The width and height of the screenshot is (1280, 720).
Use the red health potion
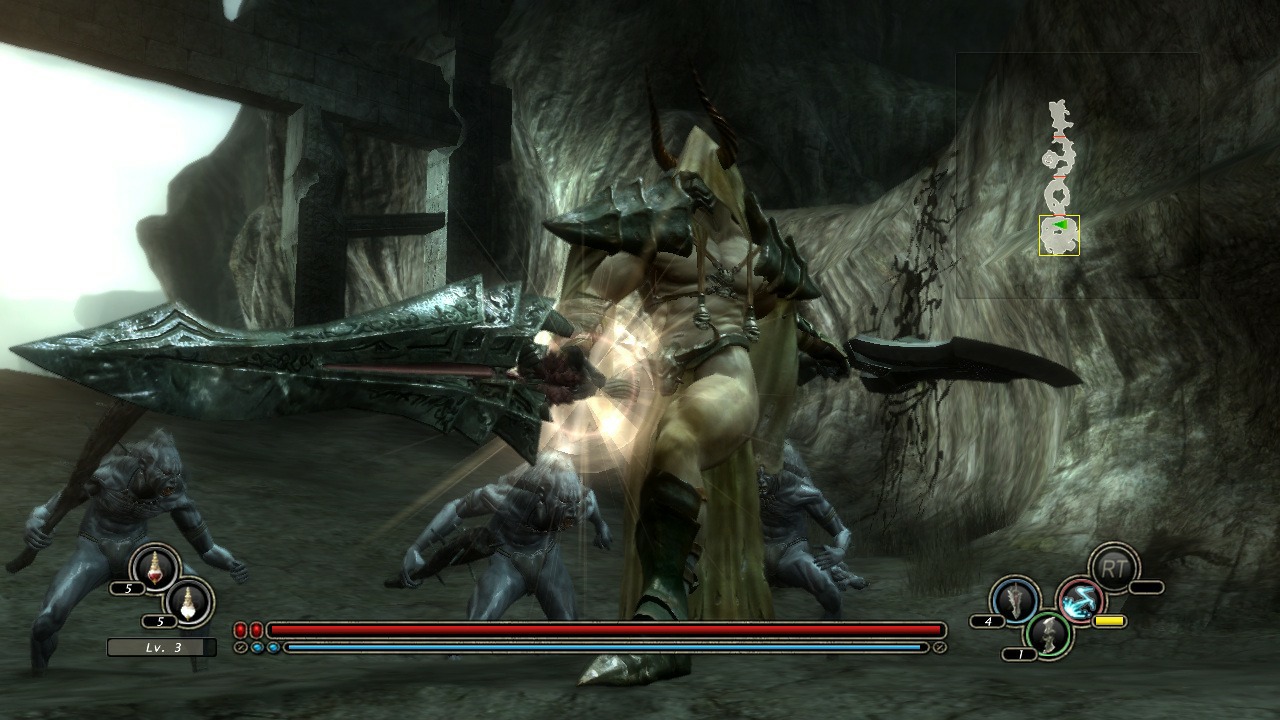(x=155, y=568)
